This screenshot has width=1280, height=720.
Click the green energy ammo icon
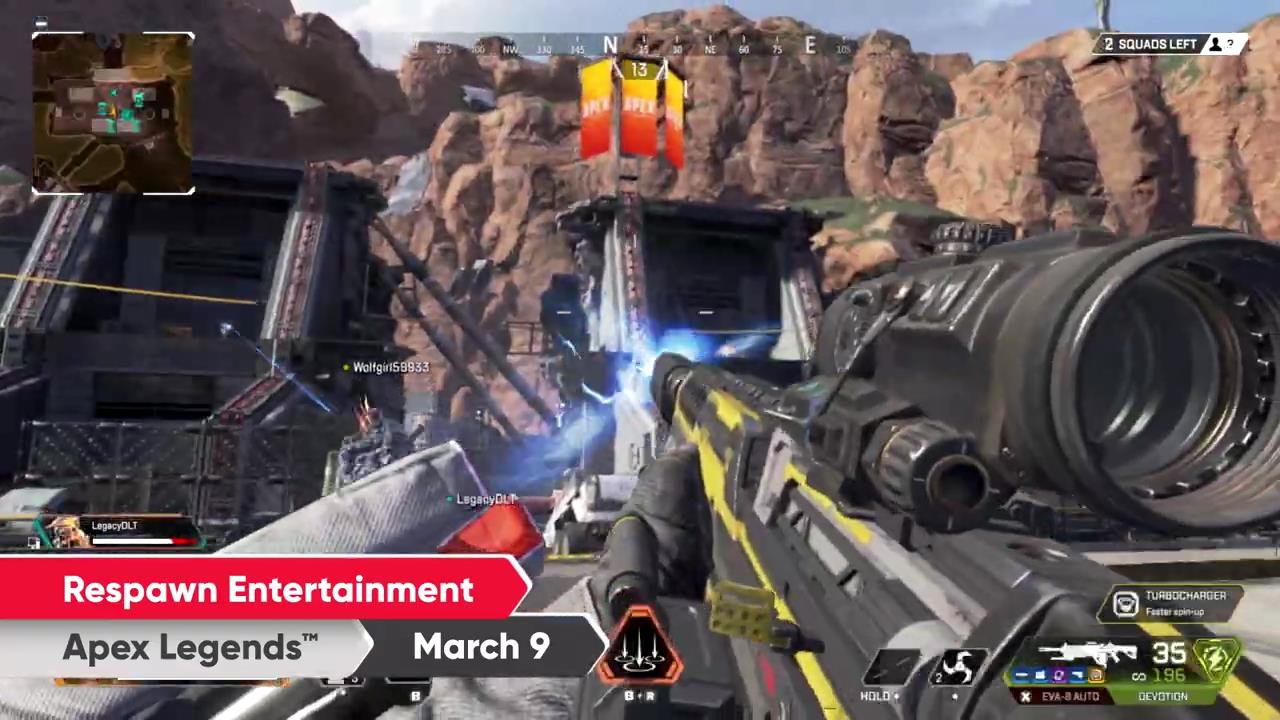[x=1215, y=658]
